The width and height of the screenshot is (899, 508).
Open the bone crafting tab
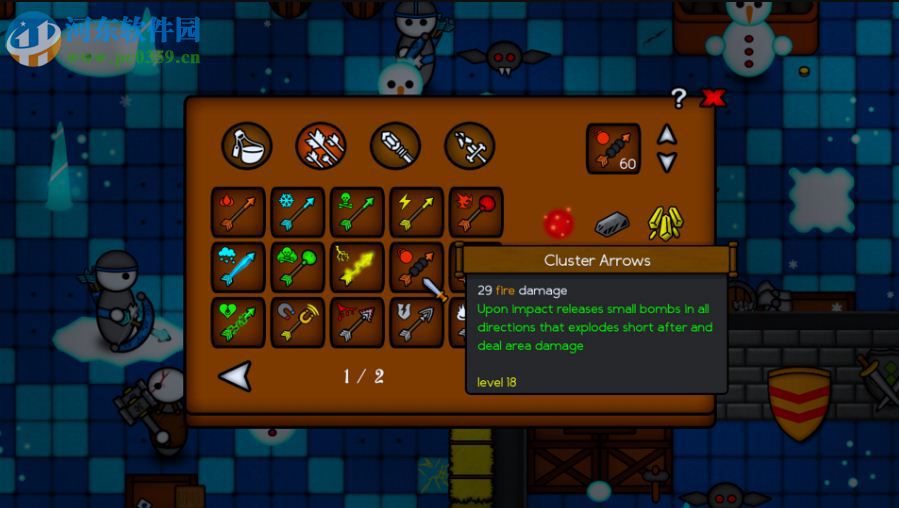tap(469, 146)
